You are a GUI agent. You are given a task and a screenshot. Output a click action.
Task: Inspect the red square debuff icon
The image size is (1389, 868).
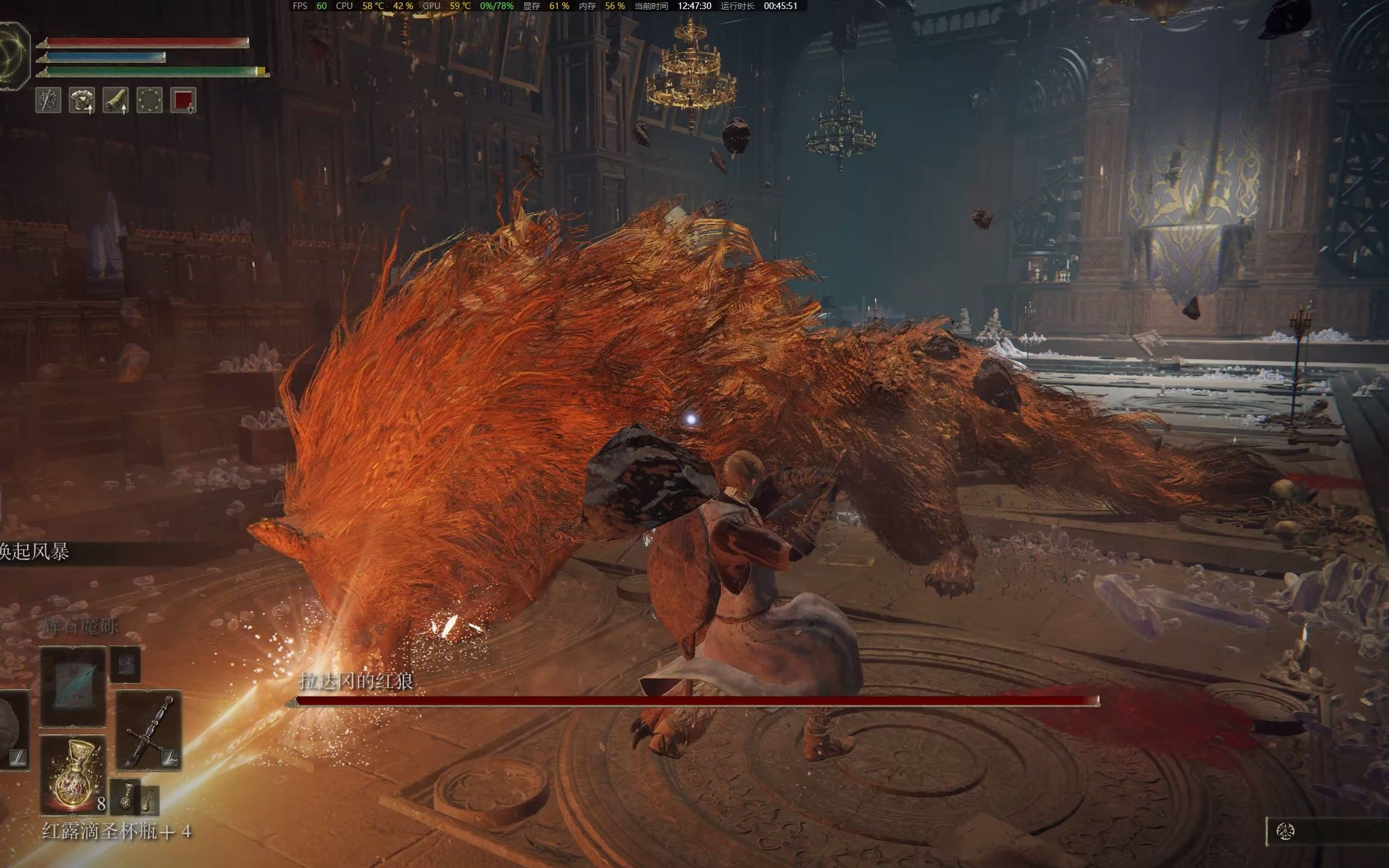tap(183, 101)
